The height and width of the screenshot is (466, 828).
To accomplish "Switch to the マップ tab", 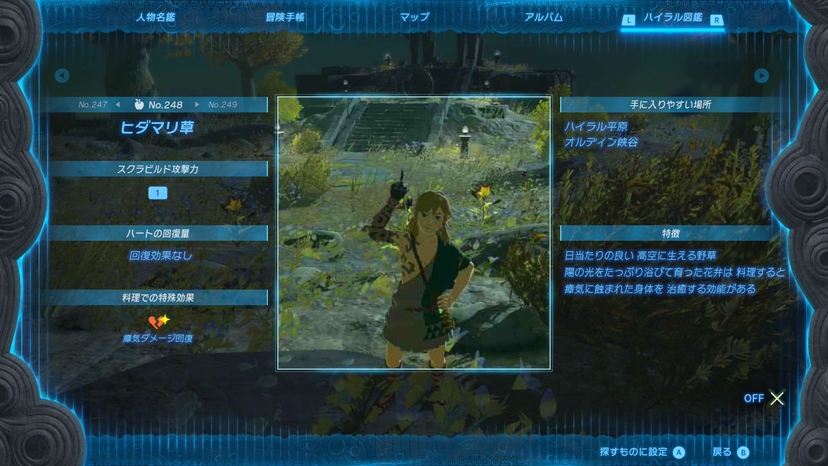I will 414,17.
